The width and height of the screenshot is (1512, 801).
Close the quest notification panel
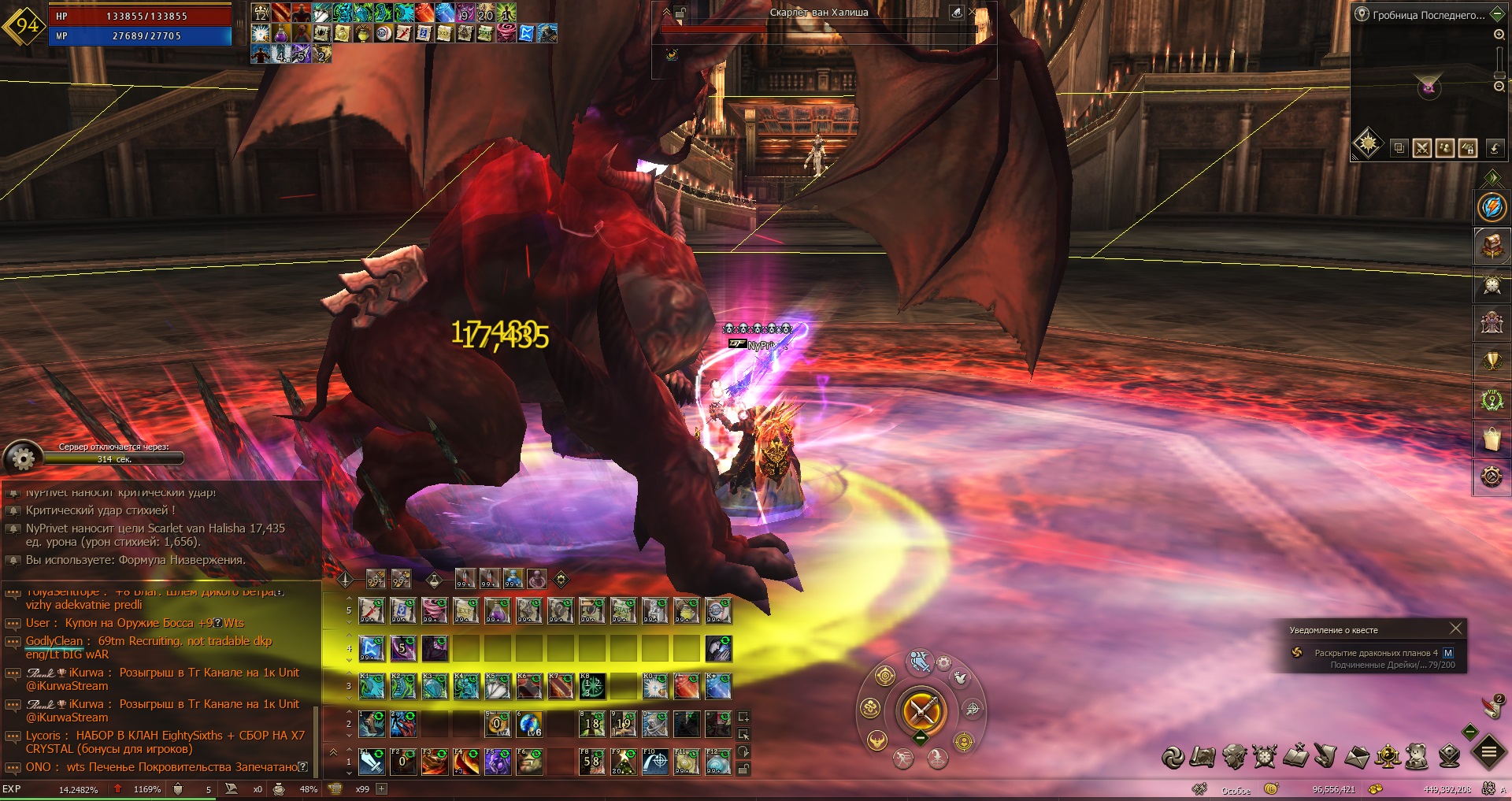point(1455,629)
